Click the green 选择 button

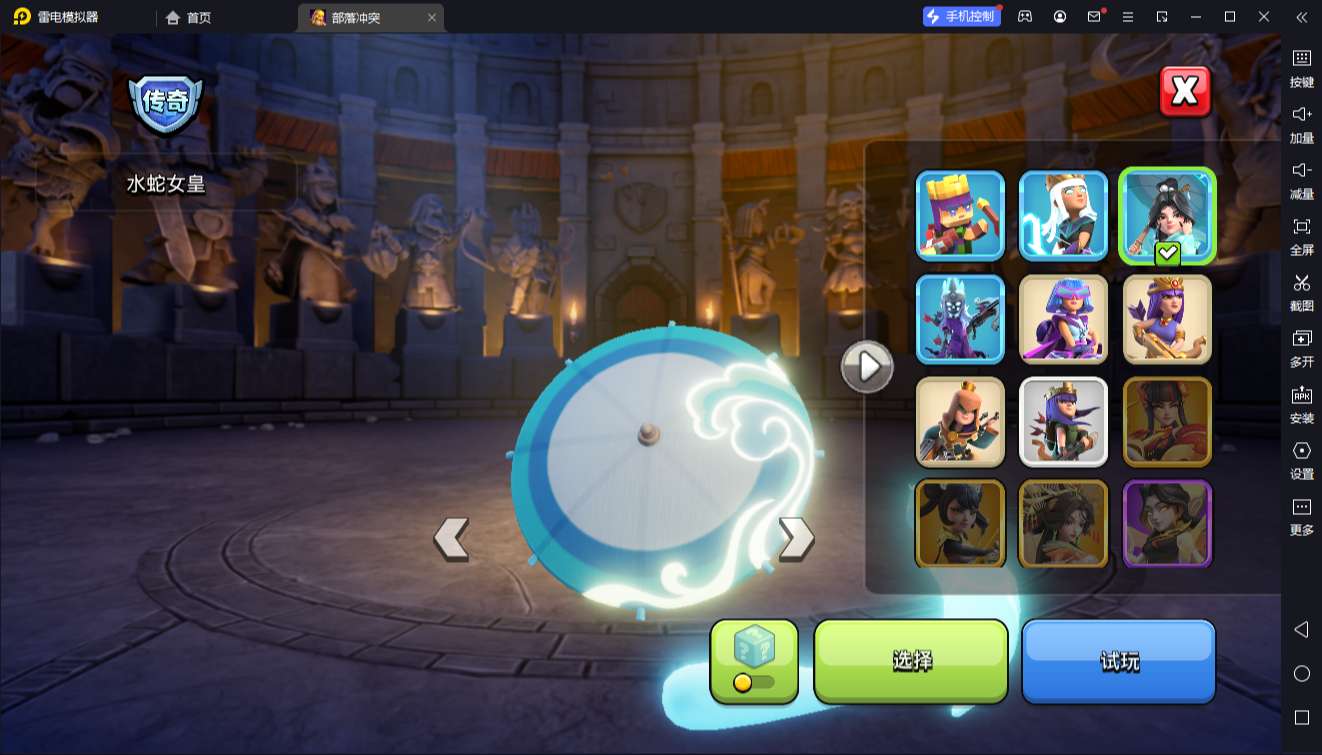tap(911, 660)
